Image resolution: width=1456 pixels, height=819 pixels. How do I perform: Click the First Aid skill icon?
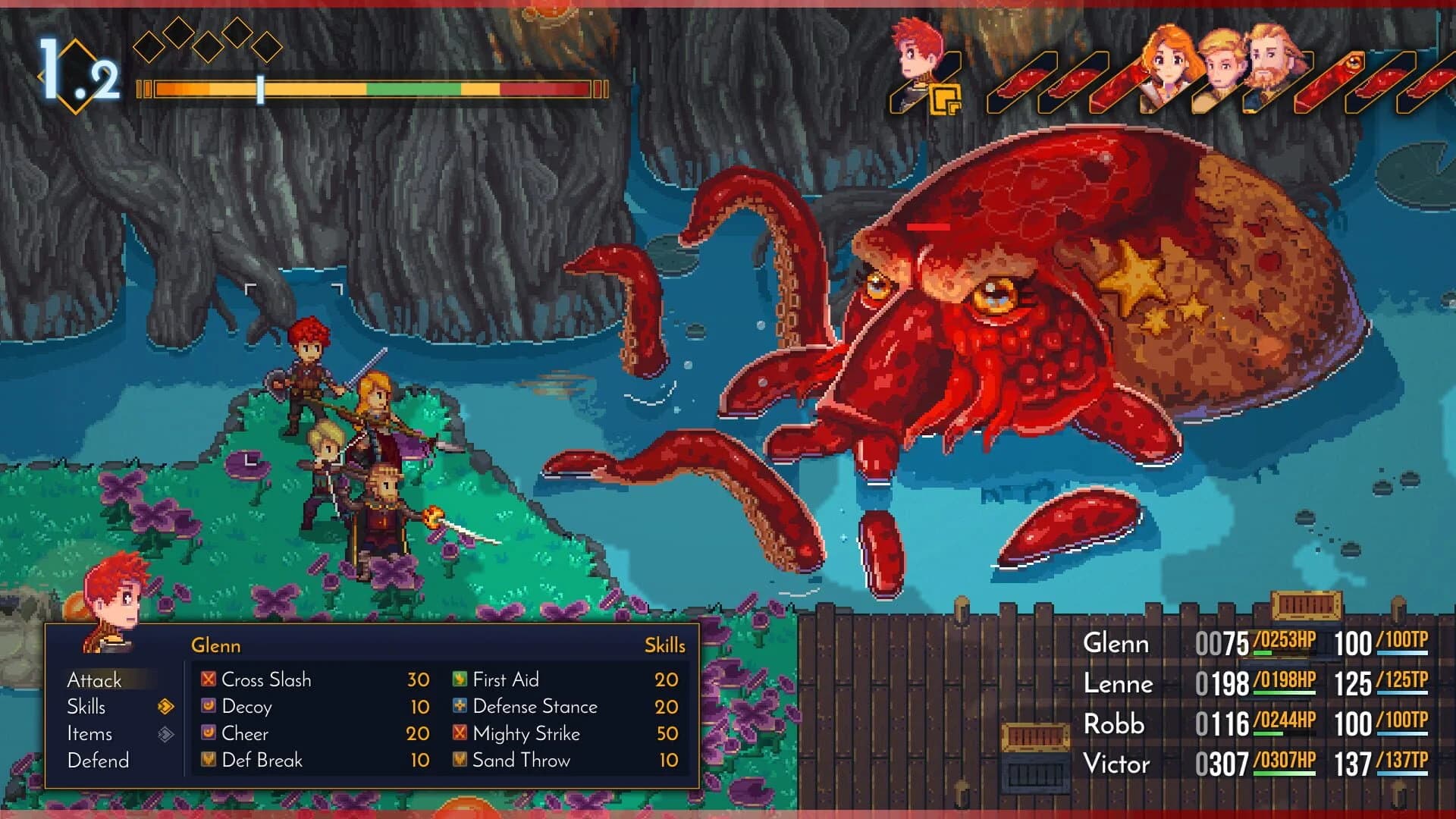tap(458, 679)
